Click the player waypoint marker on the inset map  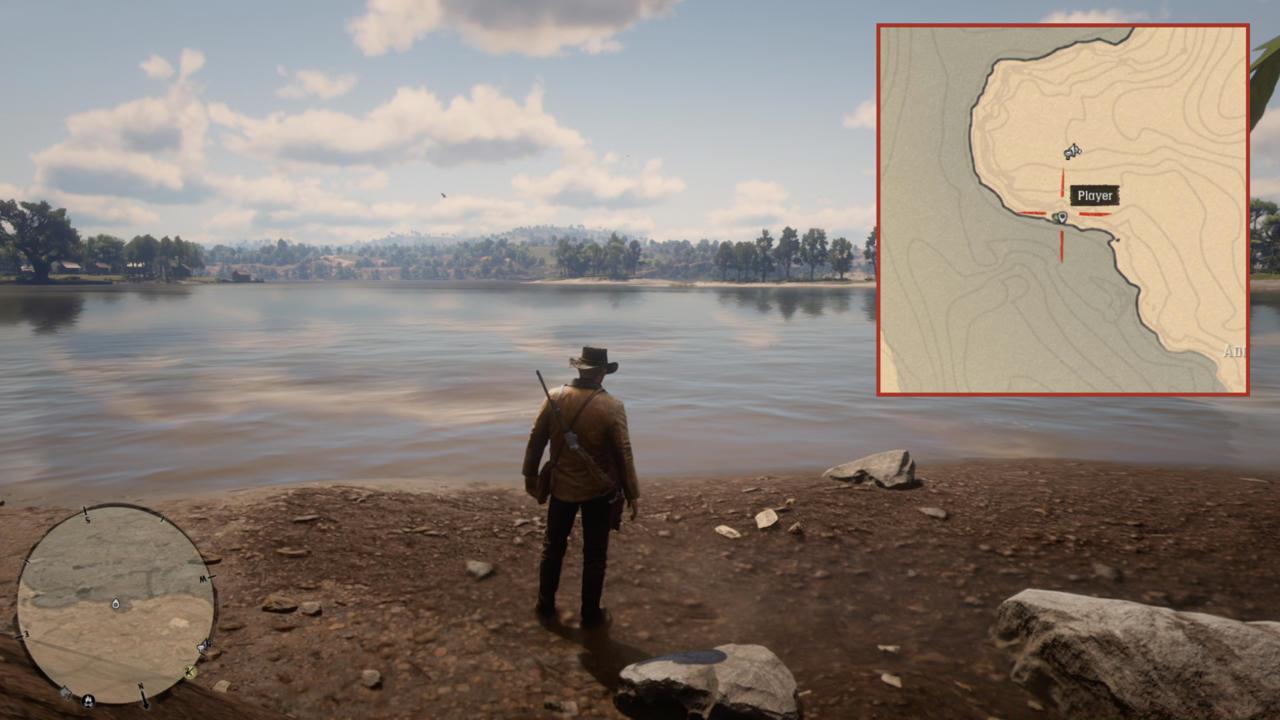tap(1060, 216)
